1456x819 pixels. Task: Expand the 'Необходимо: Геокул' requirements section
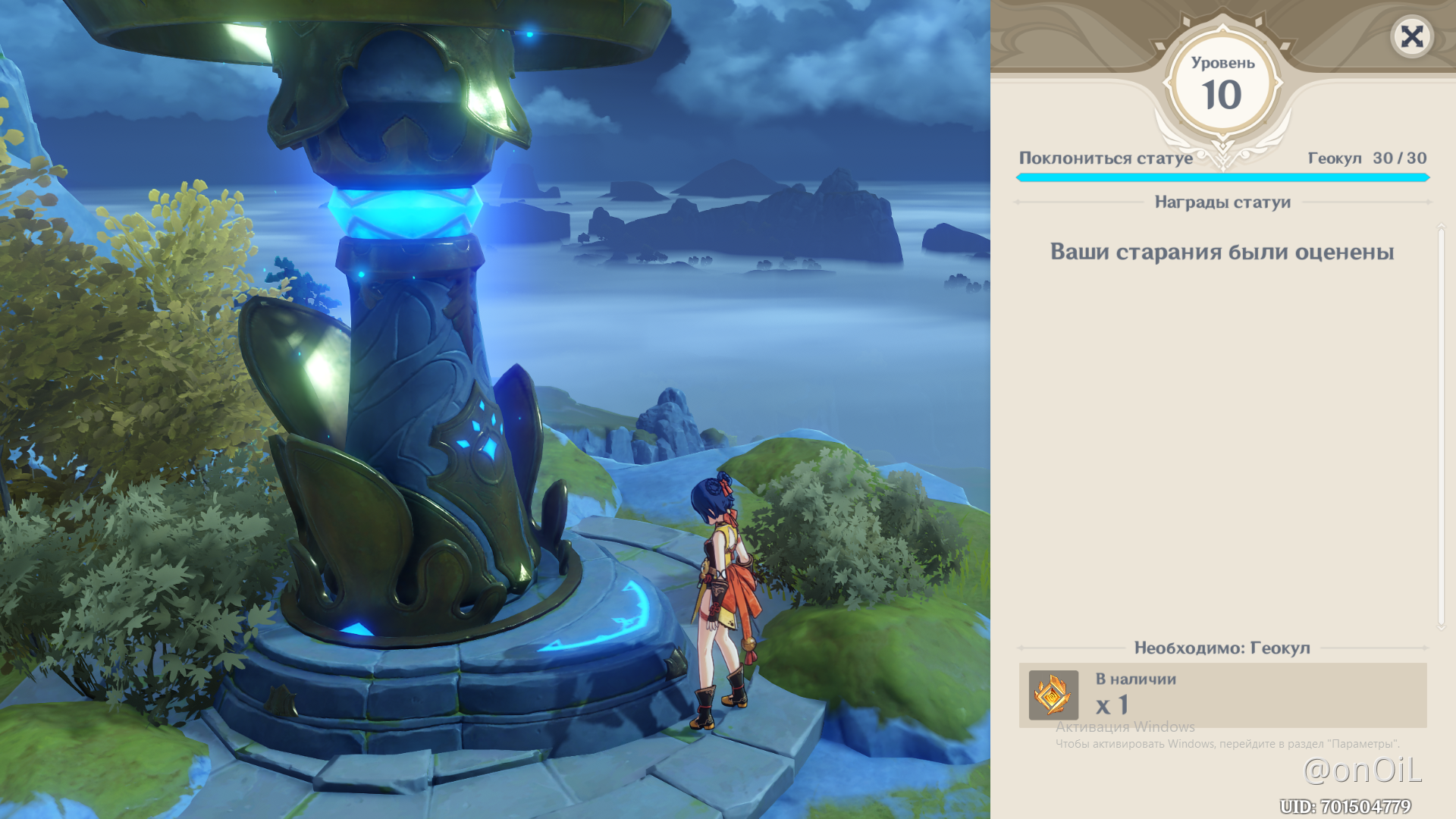coord(1222,648)
